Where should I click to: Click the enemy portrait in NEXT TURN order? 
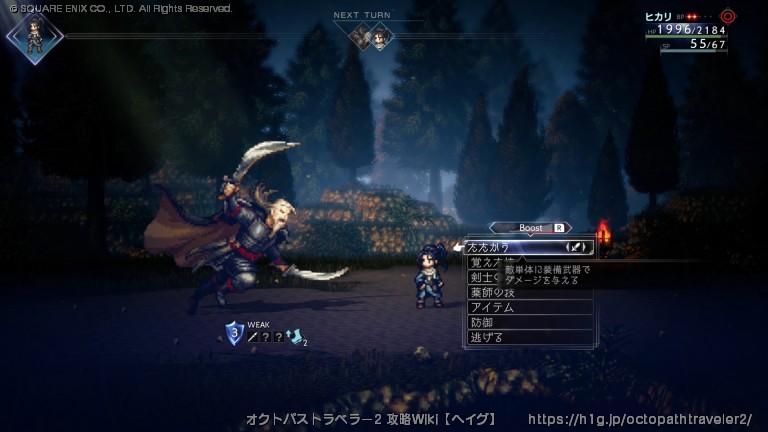click(x=360, y=36)
